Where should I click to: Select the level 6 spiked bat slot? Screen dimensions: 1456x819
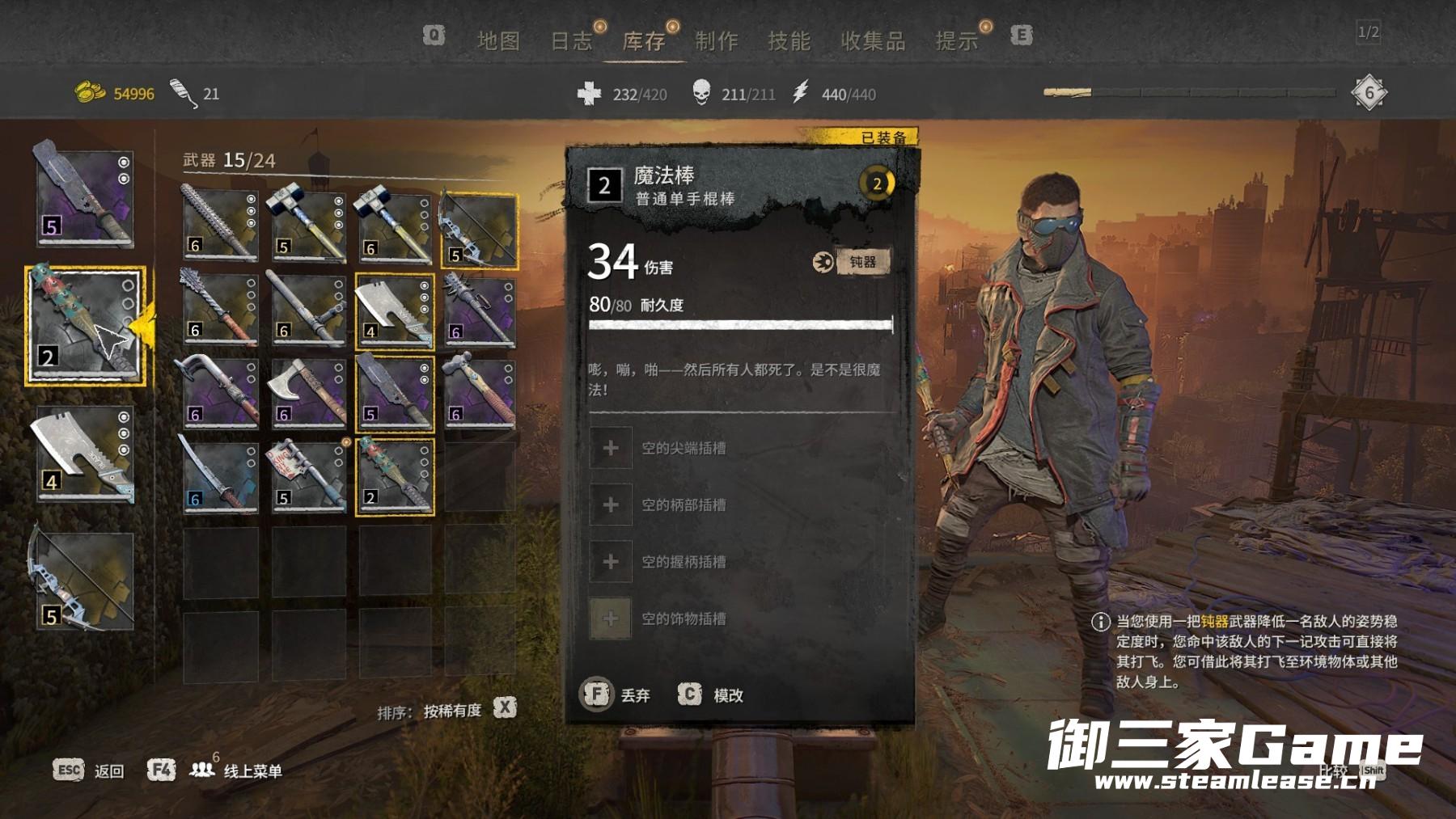(x=220, y=226)
